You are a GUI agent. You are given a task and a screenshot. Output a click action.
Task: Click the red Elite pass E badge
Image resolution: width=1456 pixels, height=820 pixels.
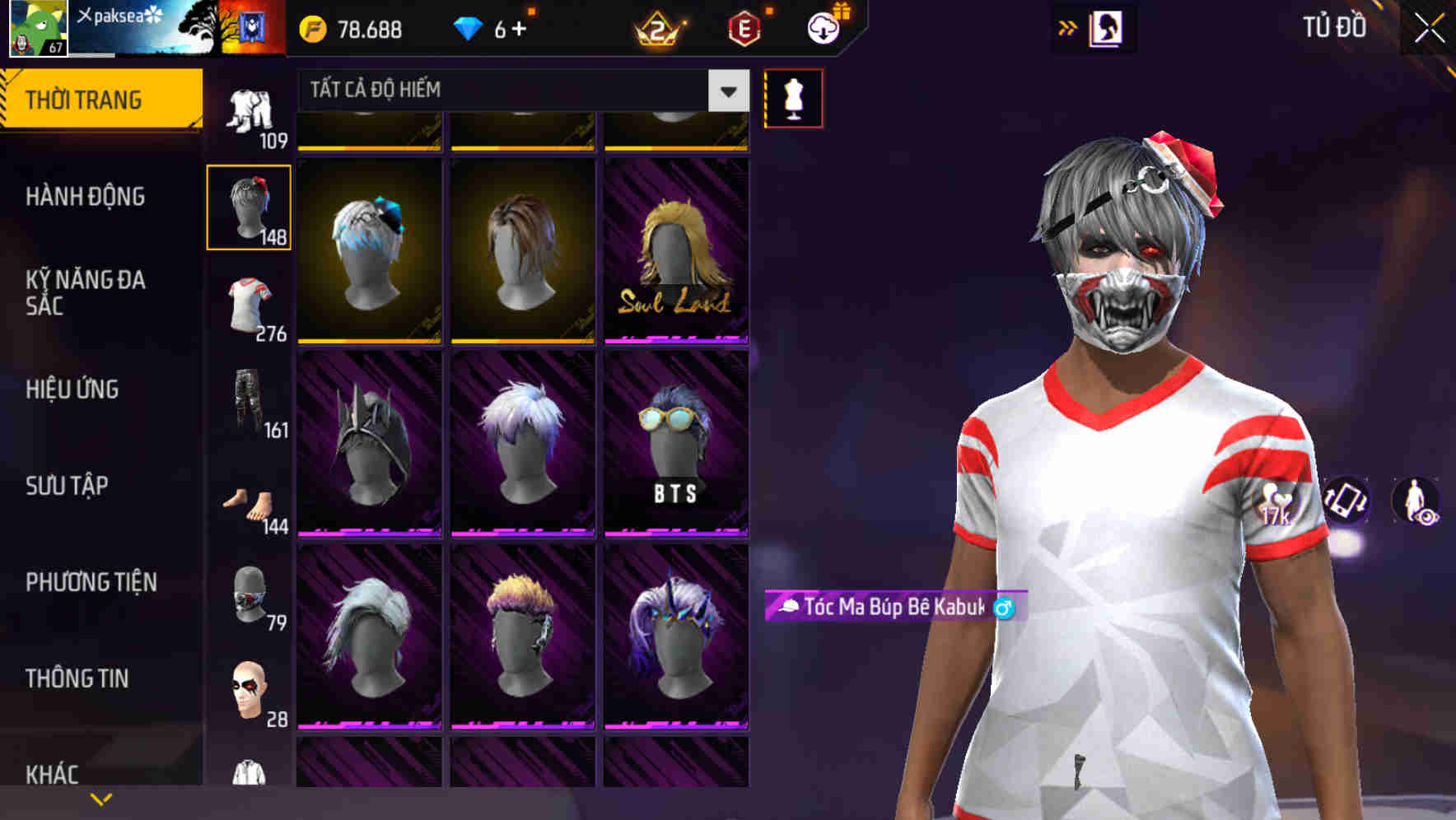[x=743, y=27]
